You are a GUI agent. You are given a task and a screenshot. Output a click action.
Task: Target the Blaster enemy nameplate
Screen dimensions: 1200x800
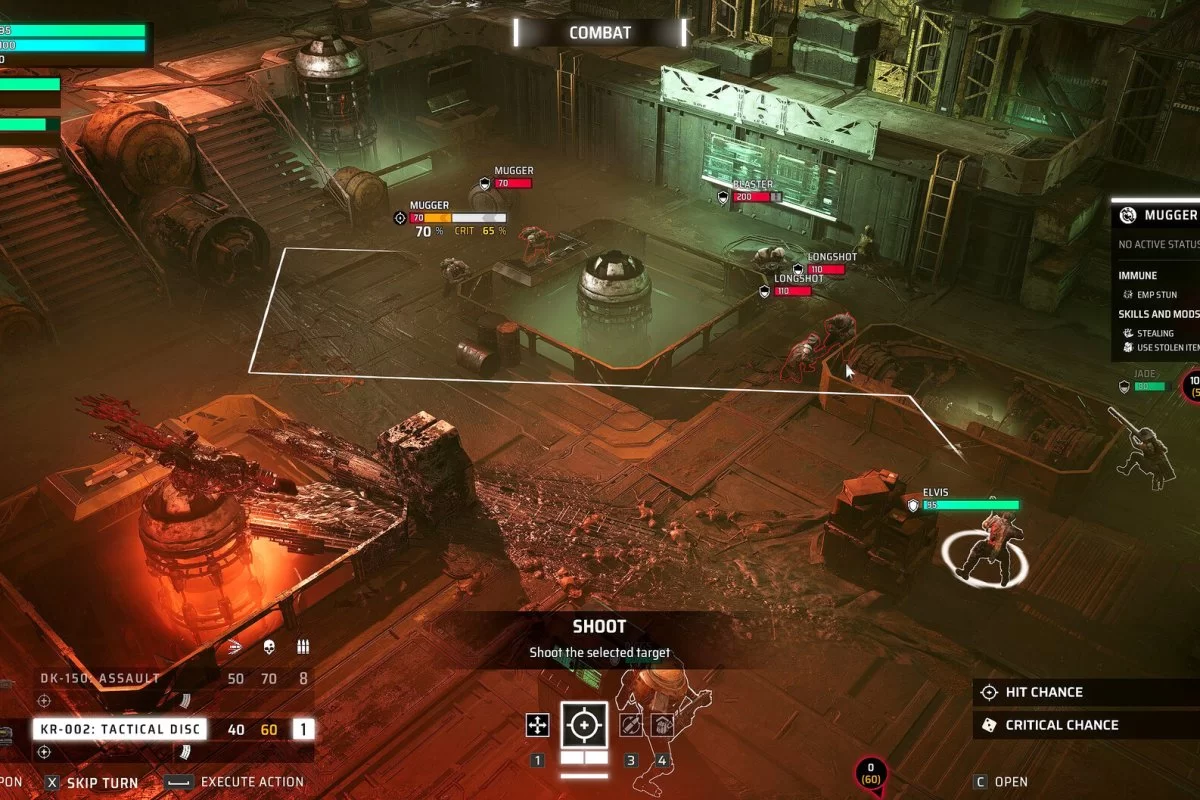[754, 185]
